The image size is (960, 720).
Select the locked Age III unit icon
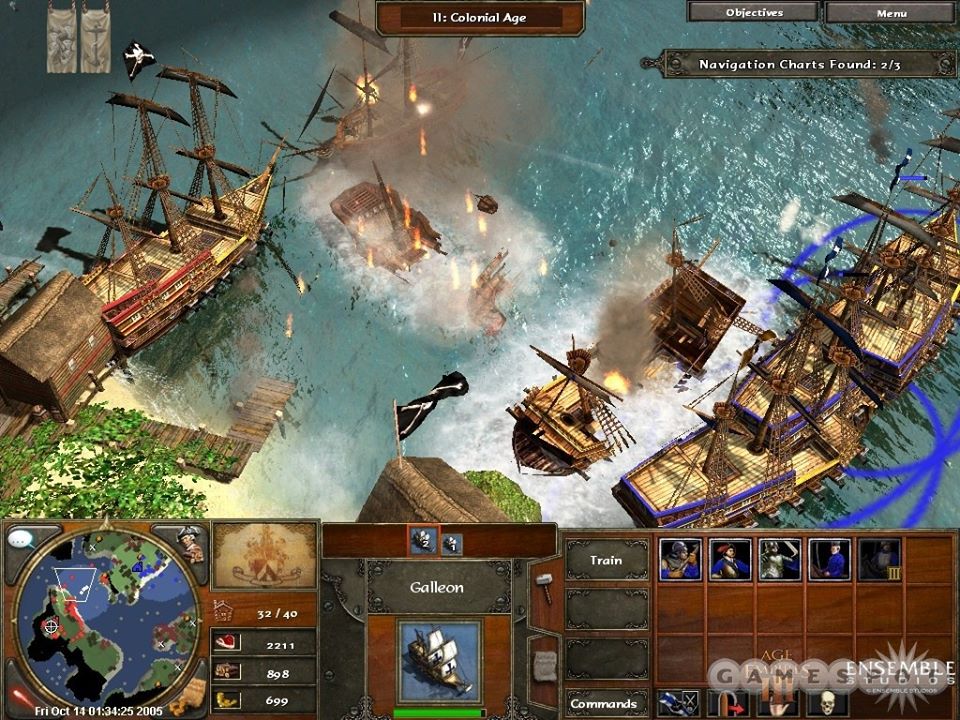point(879,559)
